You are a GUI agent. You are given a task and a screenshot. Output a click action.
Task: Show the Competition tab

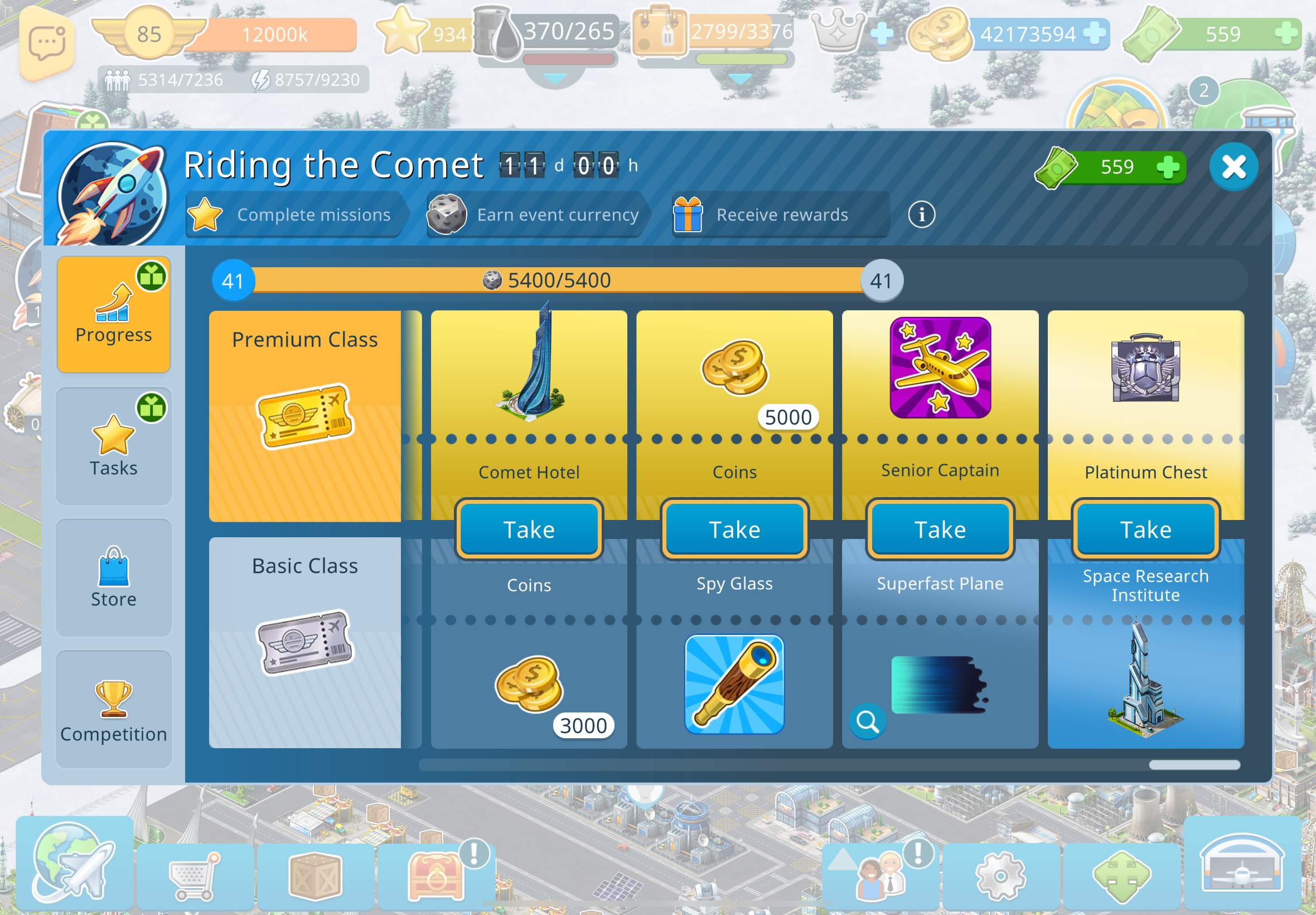113,709
